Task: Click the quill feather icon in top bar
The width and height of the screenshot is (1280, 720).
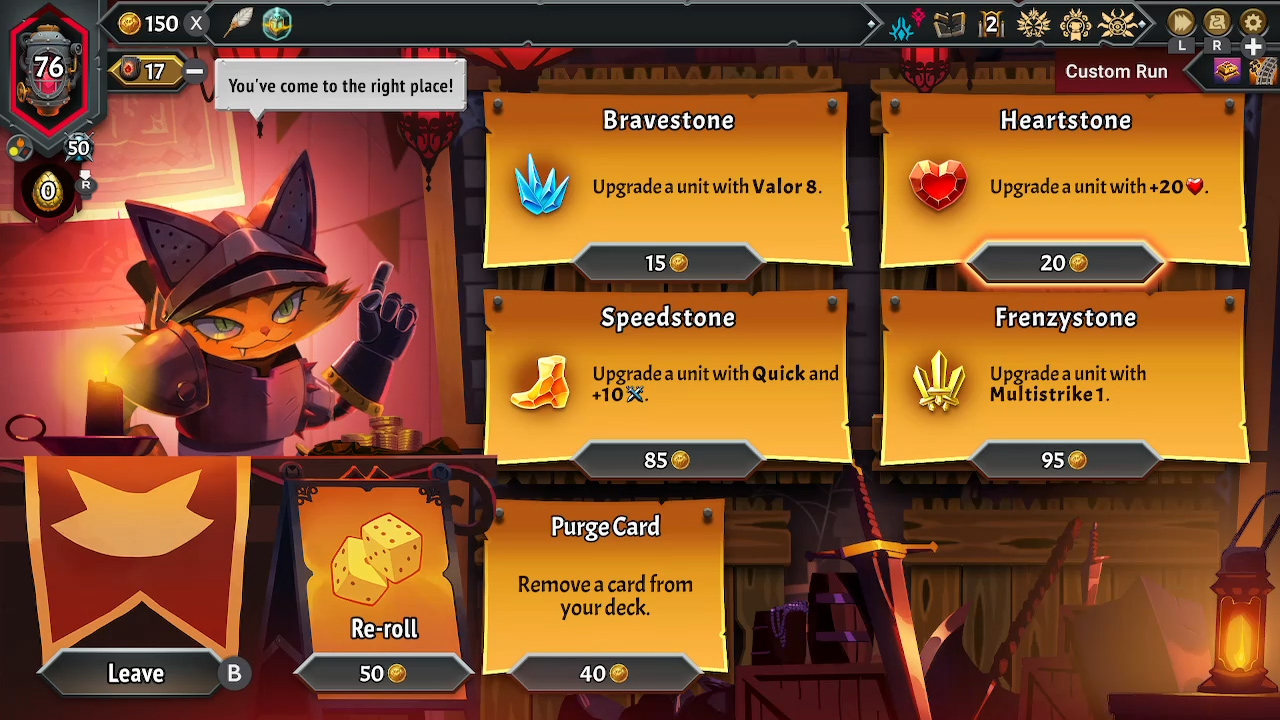Action: (x=237, y=23)
